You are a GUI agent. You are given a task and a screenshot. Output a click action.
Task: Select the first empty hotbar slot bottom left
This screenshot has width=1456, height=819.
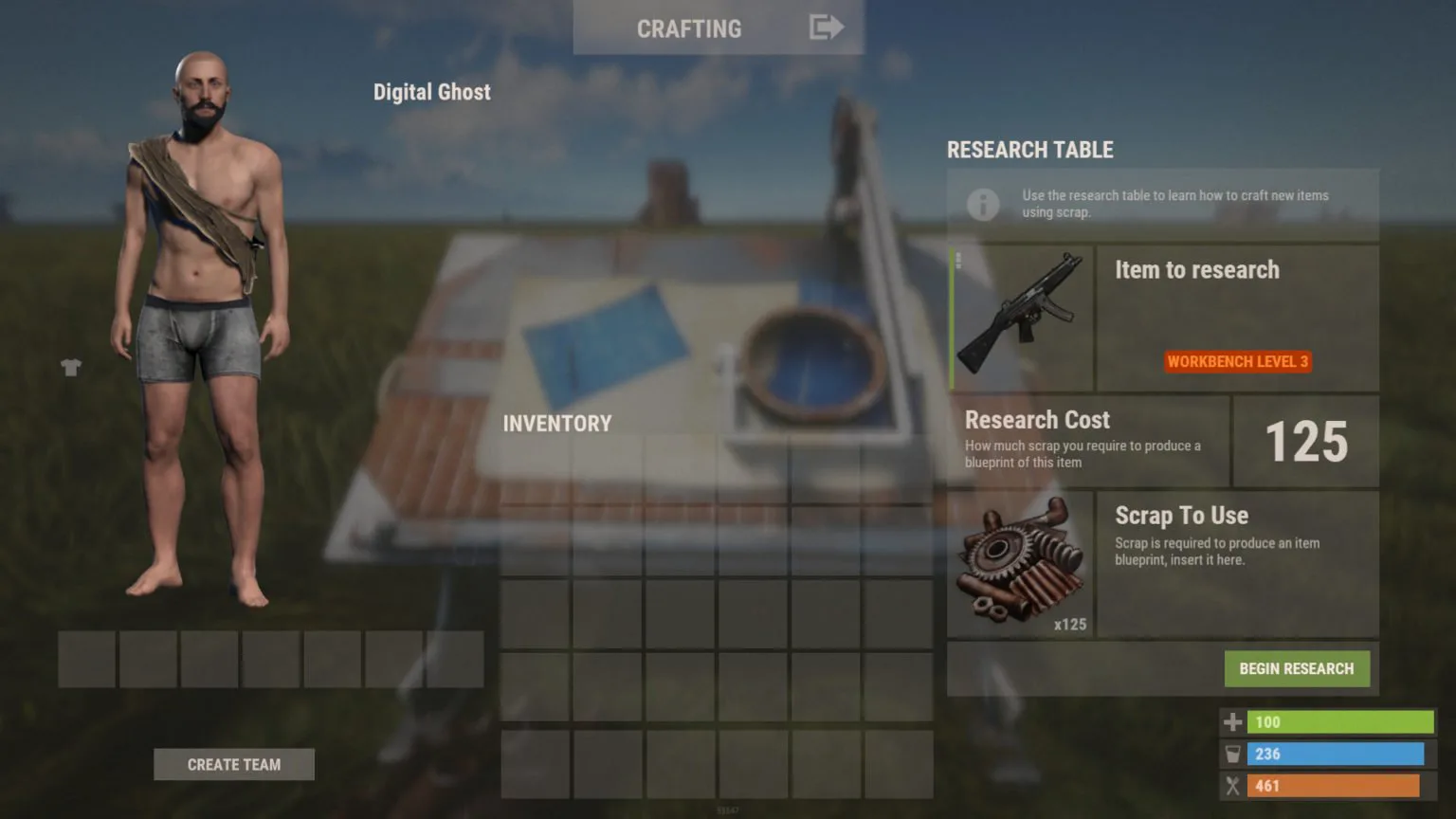coord(86,659)
